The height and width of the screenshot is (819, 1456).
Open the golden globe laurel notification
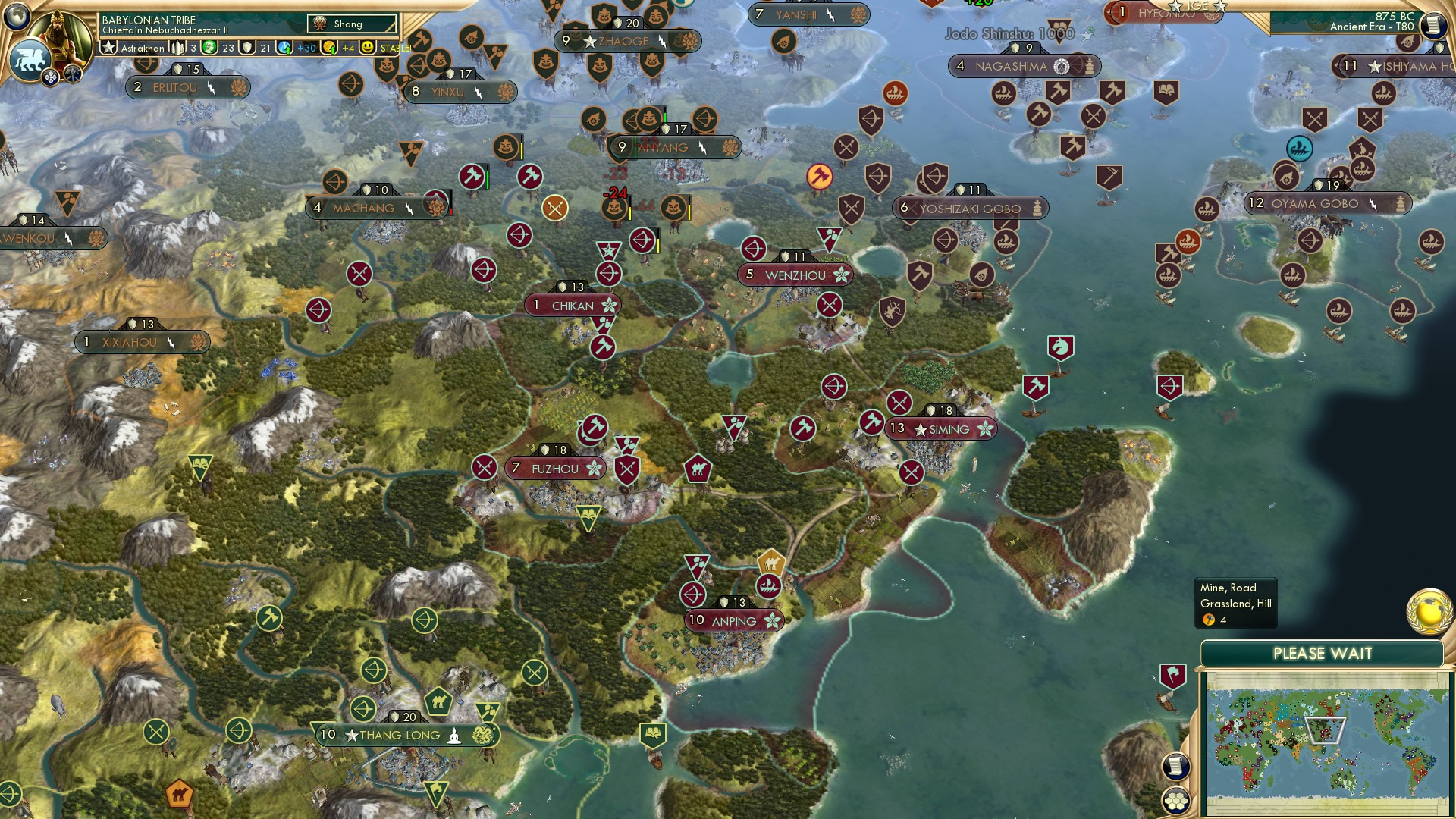point(1429,612)
